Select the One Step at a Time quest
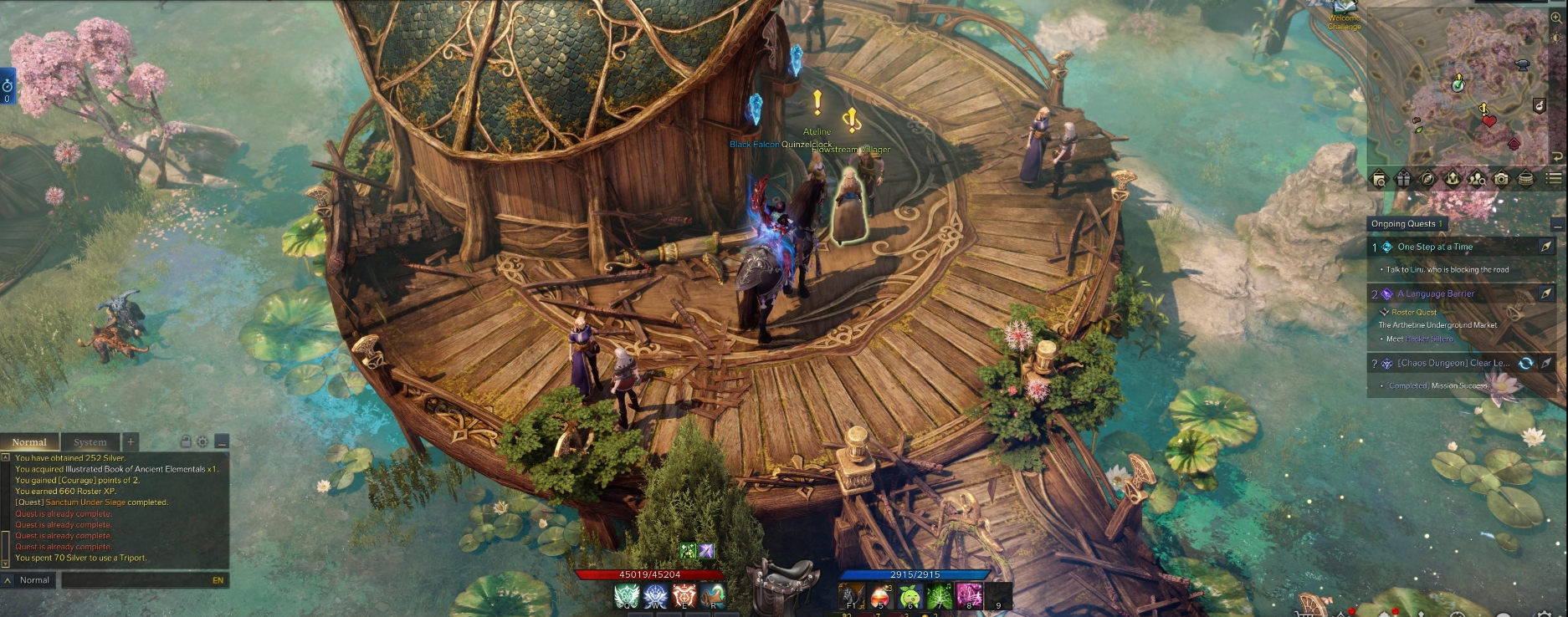Image resolution: width=1568 pixels, height=617 pixels. pos(1435,247)
